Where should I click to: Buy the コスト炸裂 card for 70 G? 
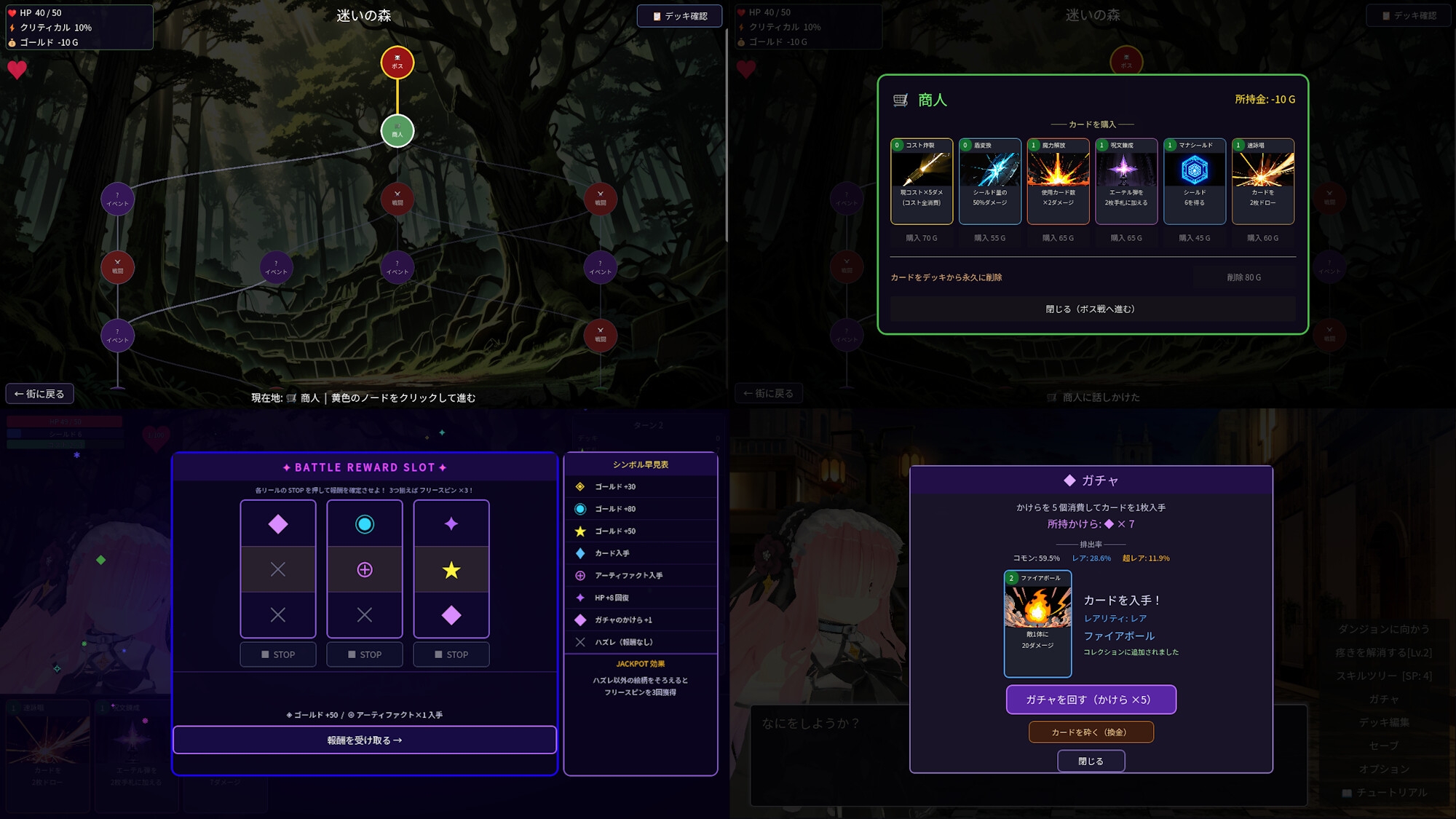pos(921,238)
